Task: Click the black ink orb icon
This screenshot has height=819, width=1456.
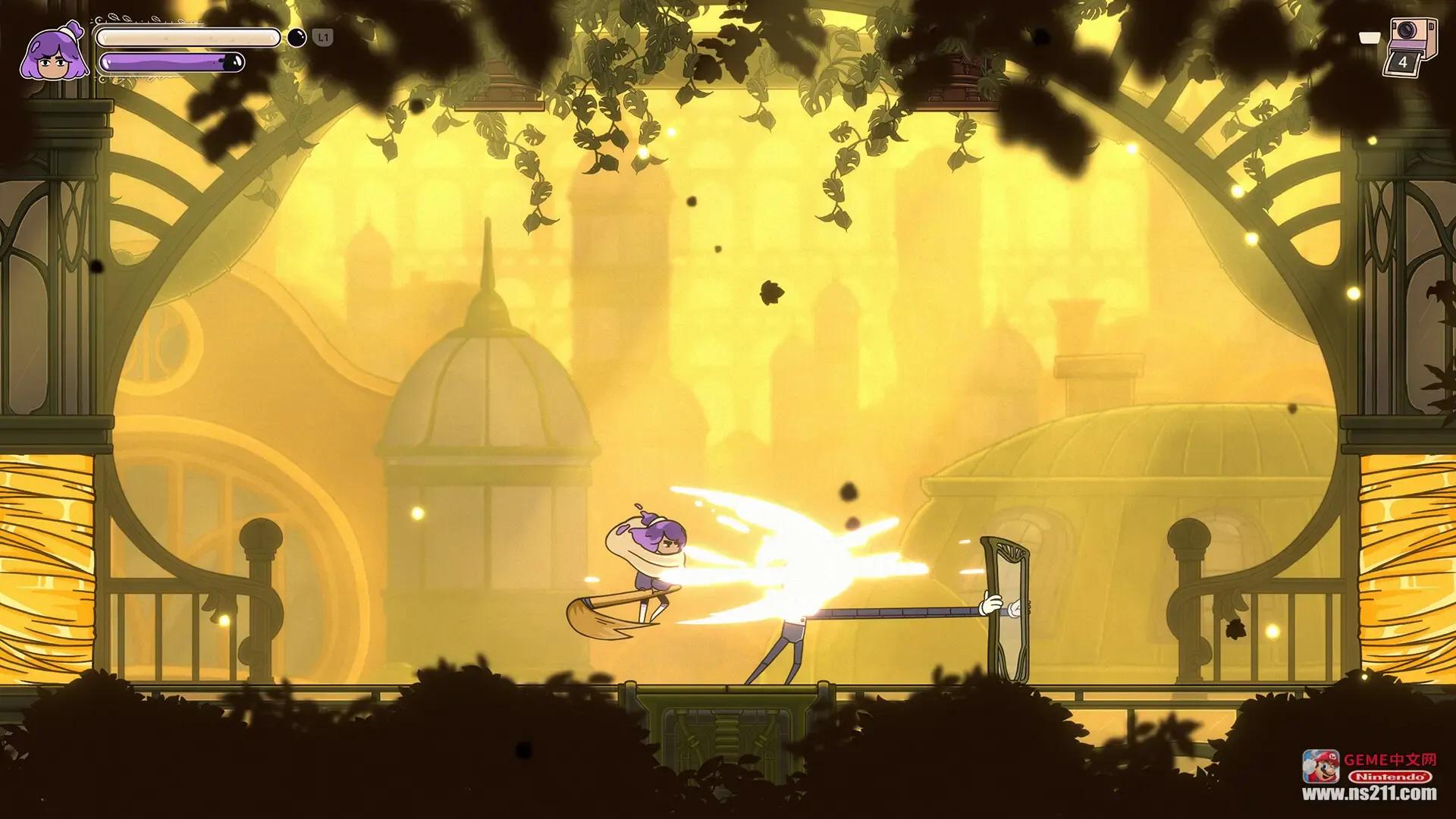Action: click(x=297, y=37)
